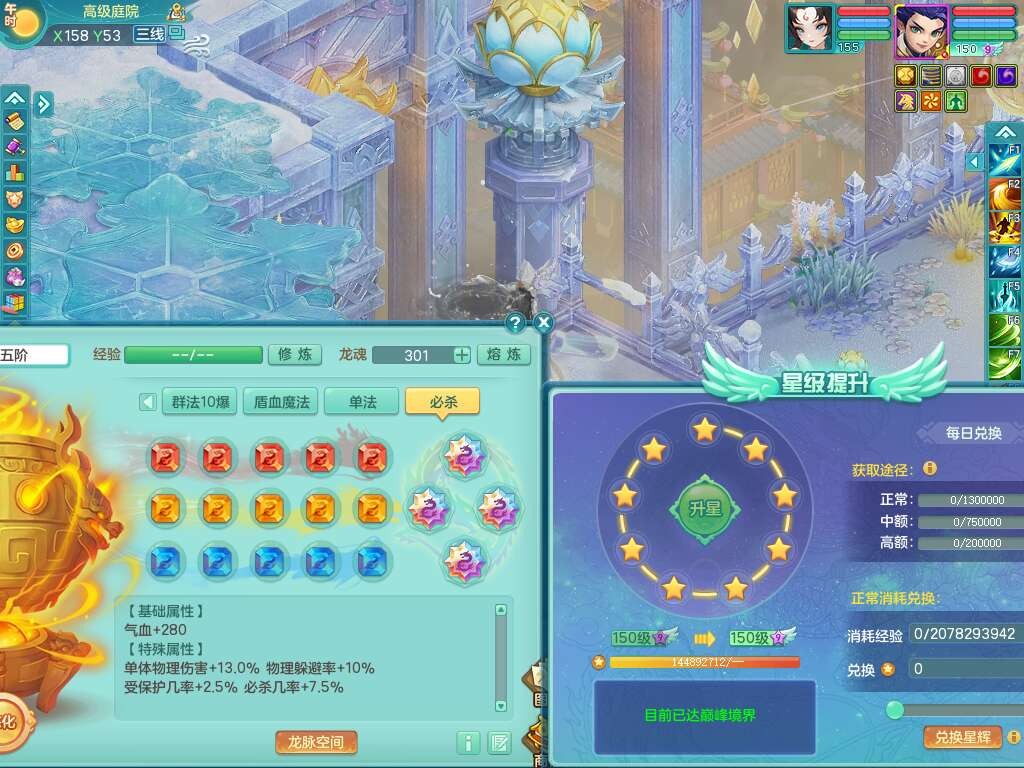Click the 熔炼 smelt button
Image resolution: width=1024 pixels, height=768 pixels.
(504, 354)
